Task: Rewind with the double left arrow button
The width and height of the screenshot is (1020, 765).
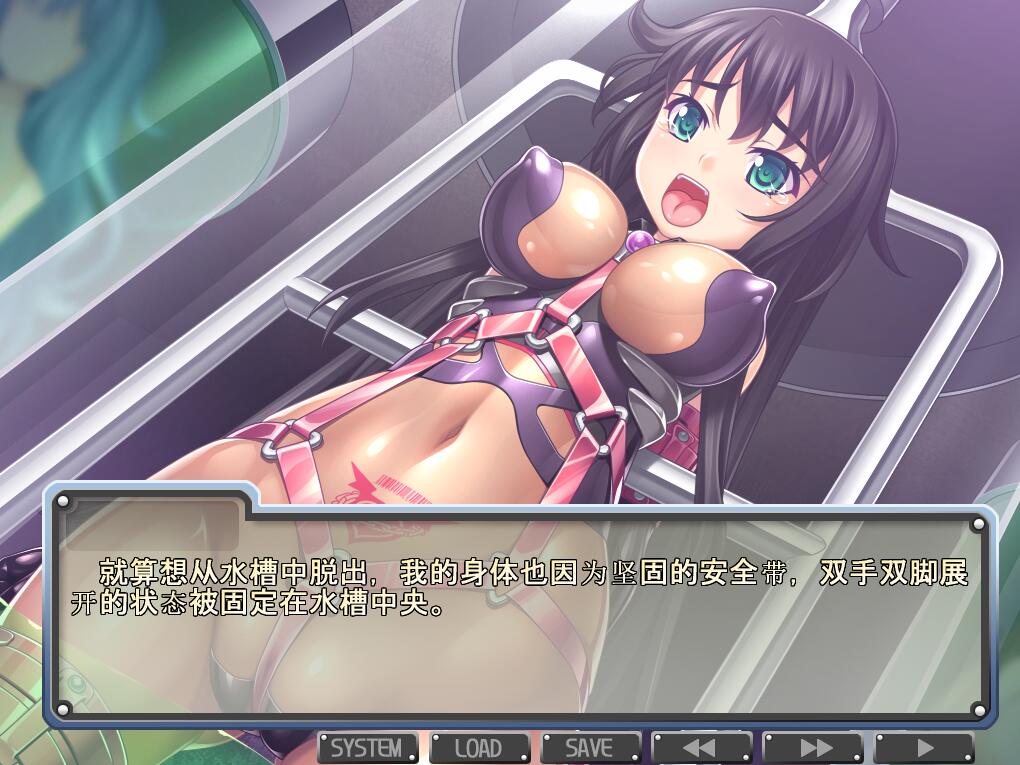Action: coord(701,747)
